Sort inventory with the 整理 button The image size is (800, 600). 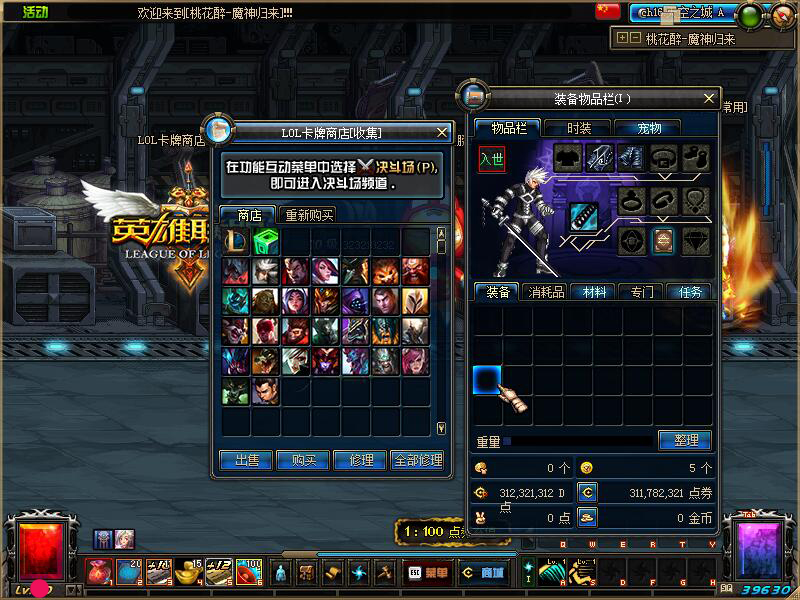684,440
